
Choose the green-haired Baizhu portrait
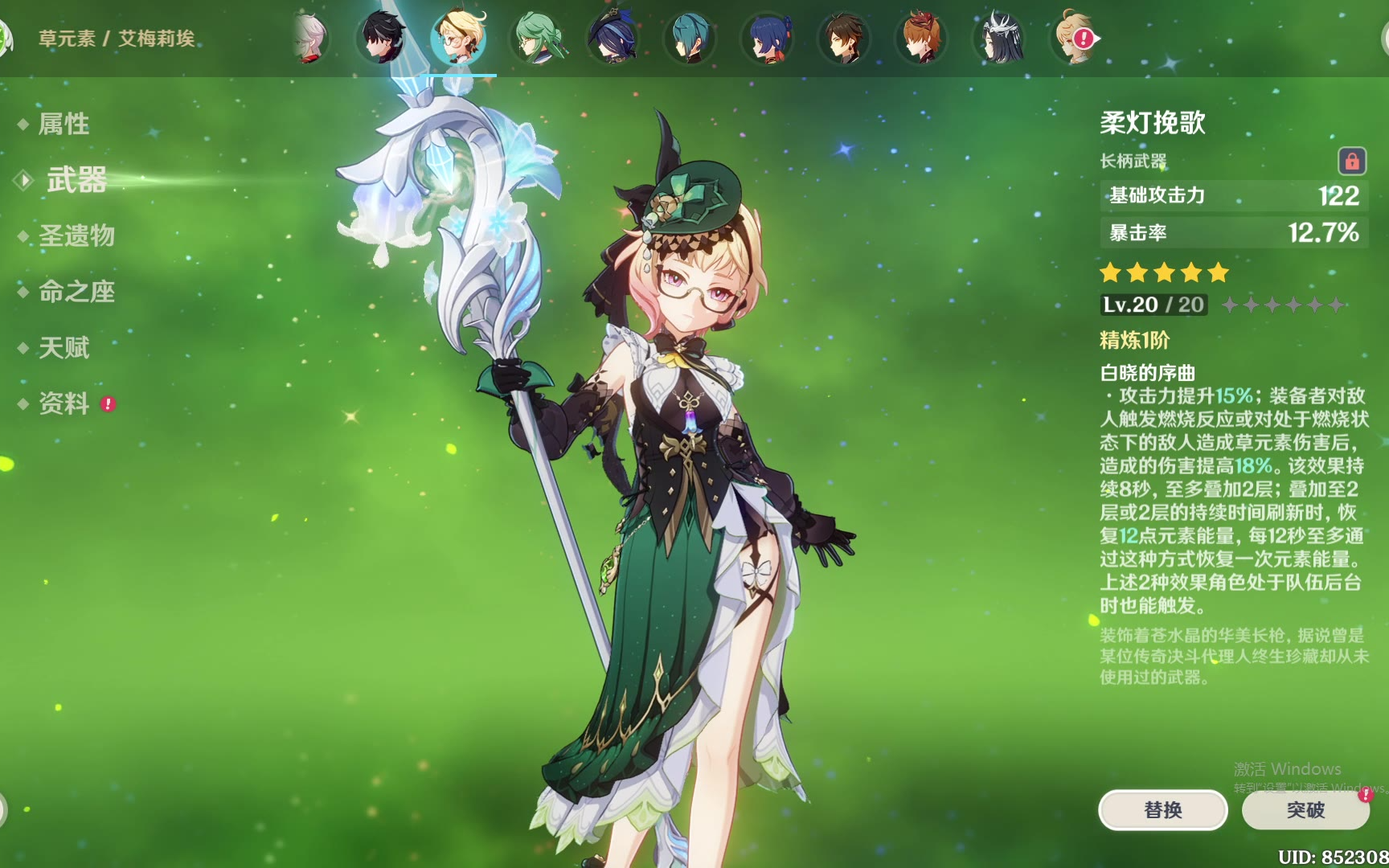[x=536, y=38]
